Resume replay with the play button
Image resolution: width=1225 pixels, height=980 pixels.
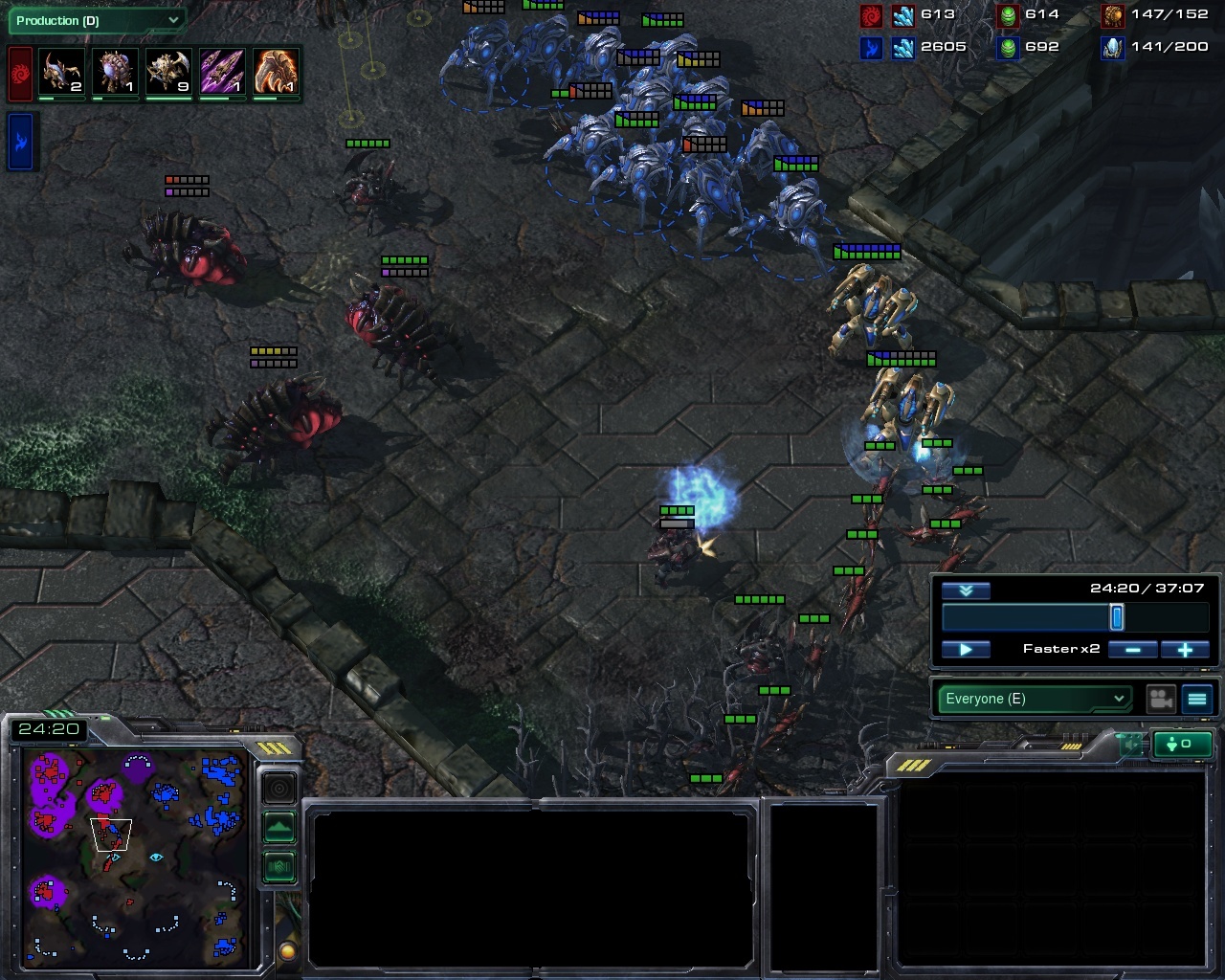(x=966, y=649)
